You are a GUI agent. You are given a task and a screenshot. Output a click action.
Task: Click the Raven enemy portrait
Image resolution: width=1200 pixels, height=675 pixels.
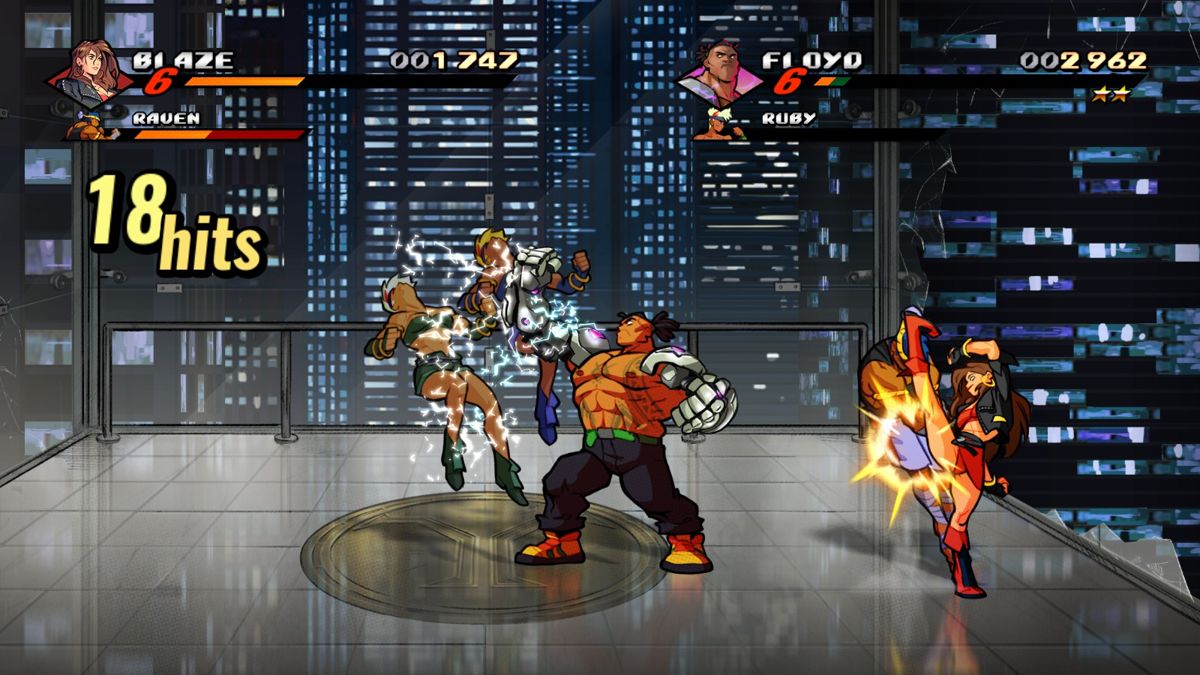[89, 126]
